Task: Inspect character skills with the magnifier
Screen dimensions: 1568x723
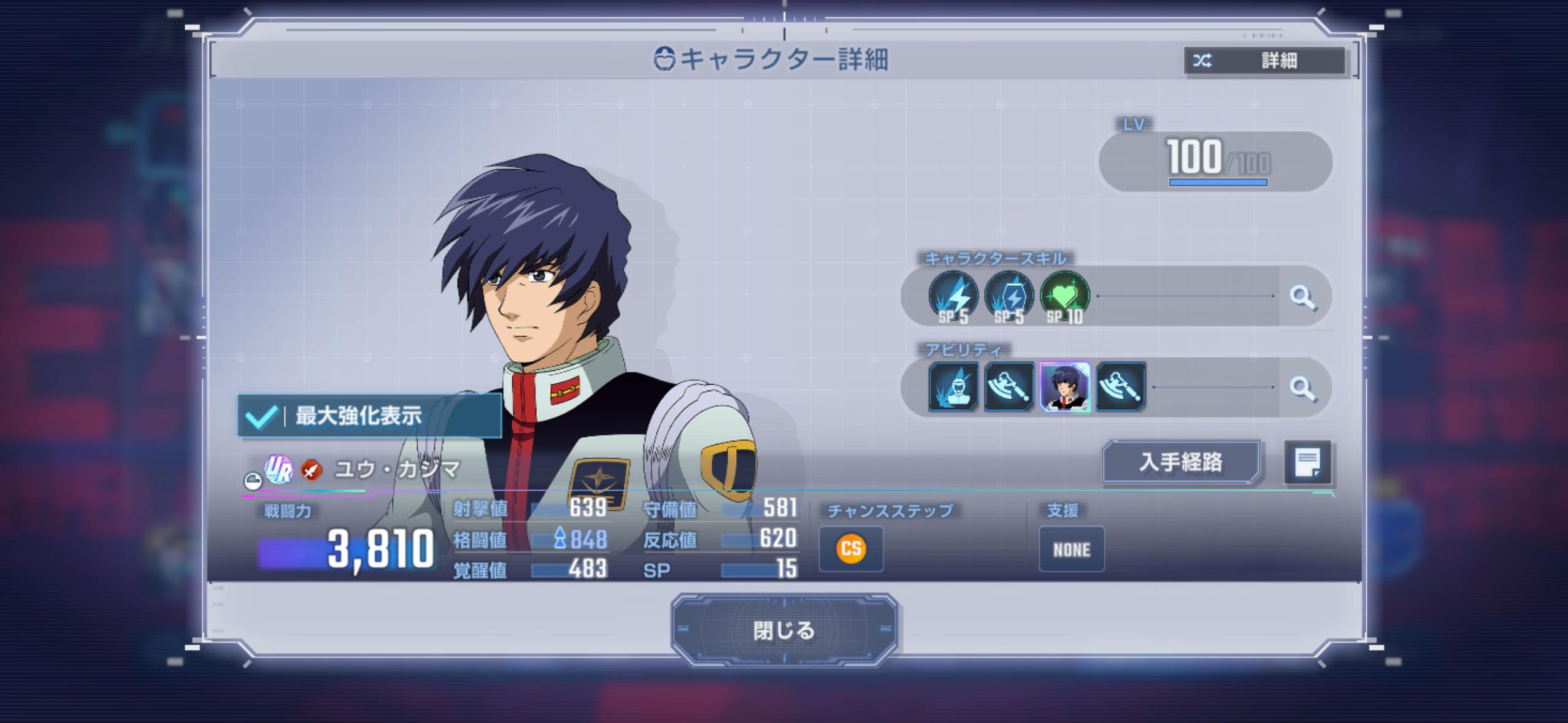Action: coord(1302,297)
